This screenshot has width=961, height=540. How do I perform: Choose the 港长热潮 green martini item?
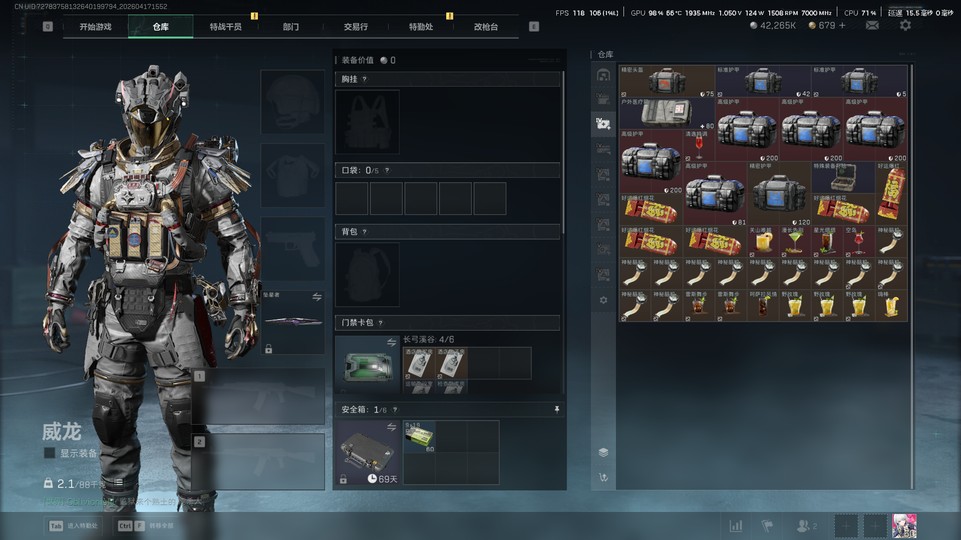[794, 242]
